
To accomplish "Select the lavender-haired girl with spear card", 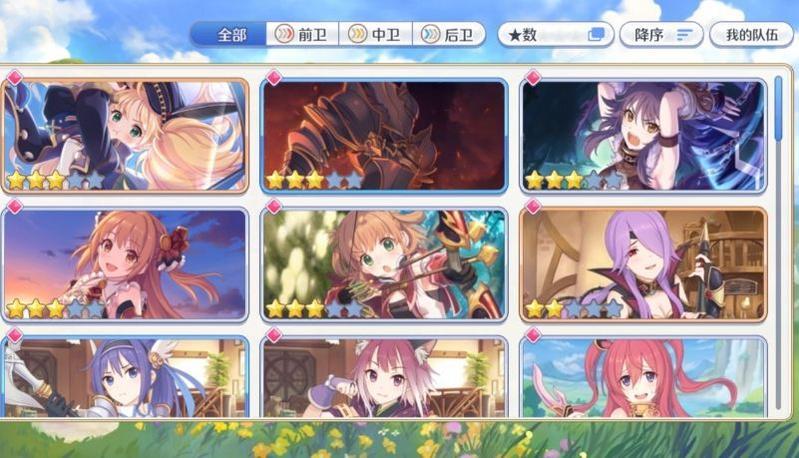I will (643, 263).
